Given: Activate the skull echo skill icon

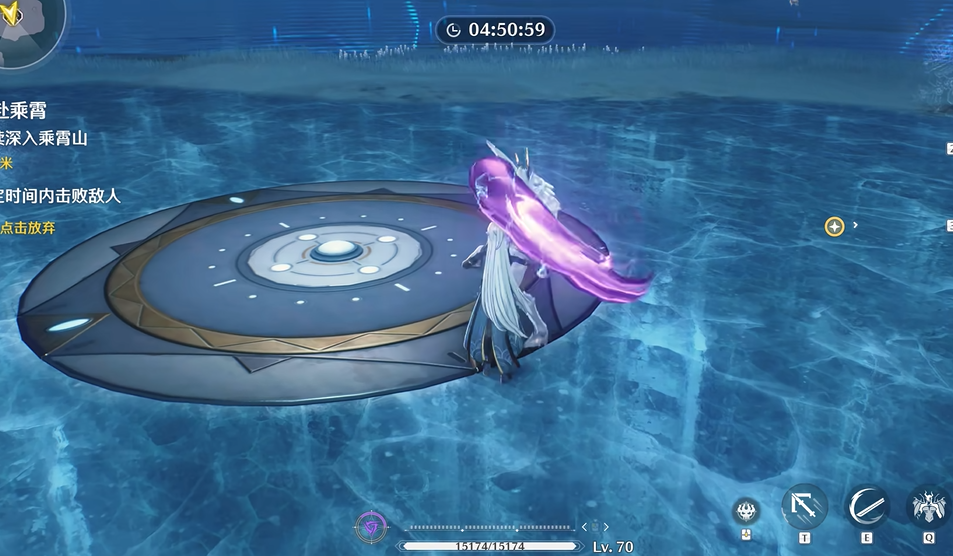Looking at the screenshot, I should pyautogui.click(x=745, y=511).
